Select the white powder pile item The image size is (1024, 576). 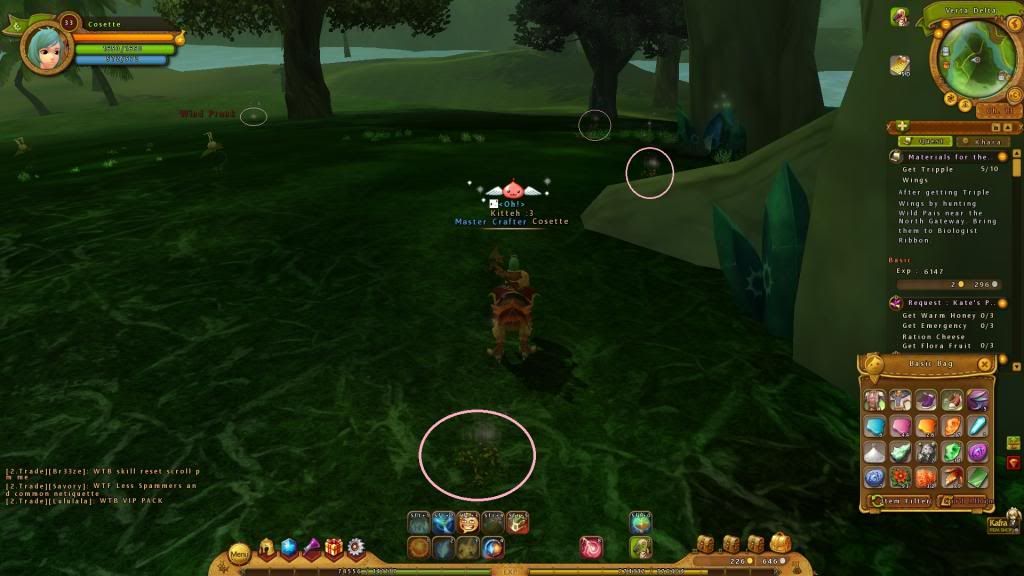[x=875, y=452]
